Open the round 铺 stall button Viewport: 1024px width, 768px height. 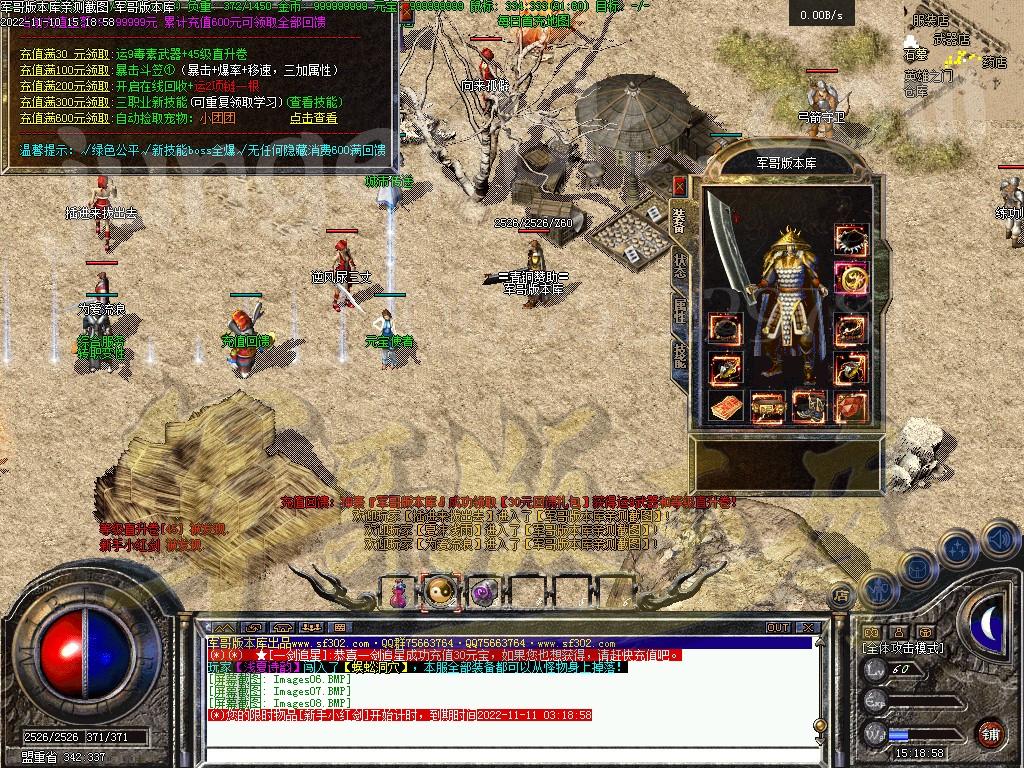coord(990,733)
